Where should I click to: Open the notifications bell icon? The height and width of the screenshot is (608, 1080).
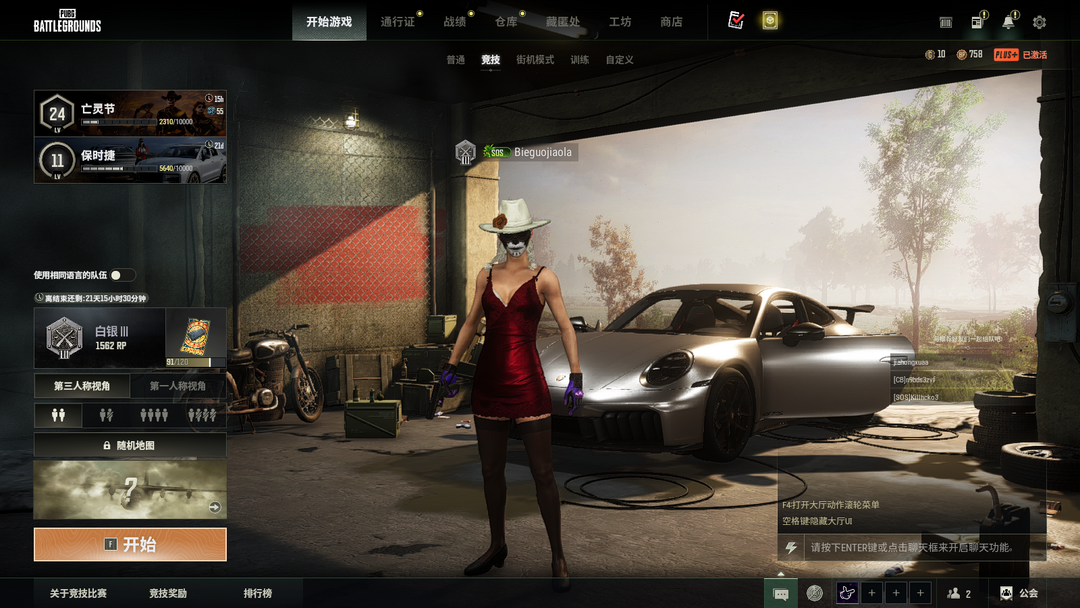[x=1008, y=22]
